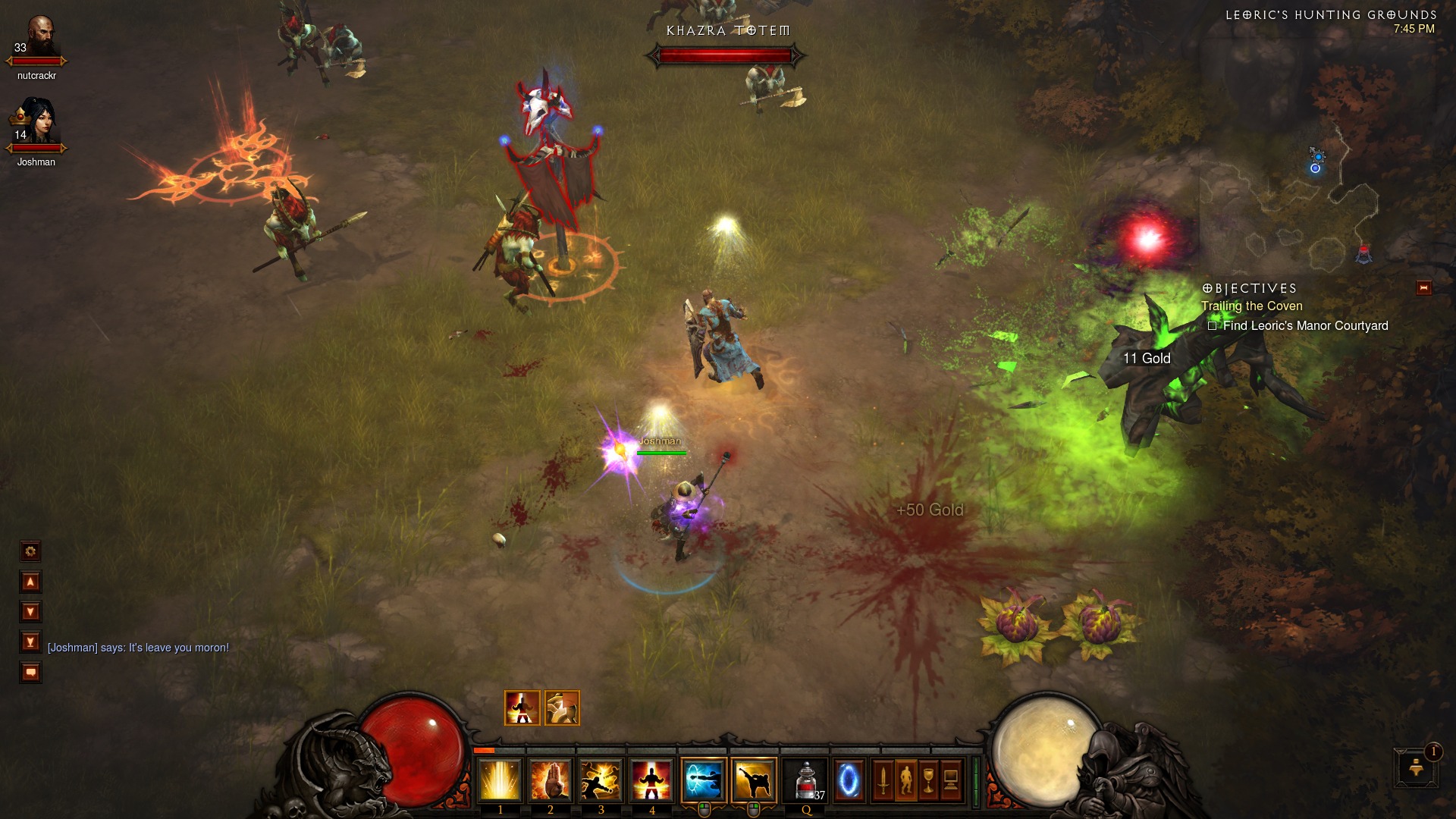Open the blue town portal
The image size is (1456, 819).
point(849,780)
